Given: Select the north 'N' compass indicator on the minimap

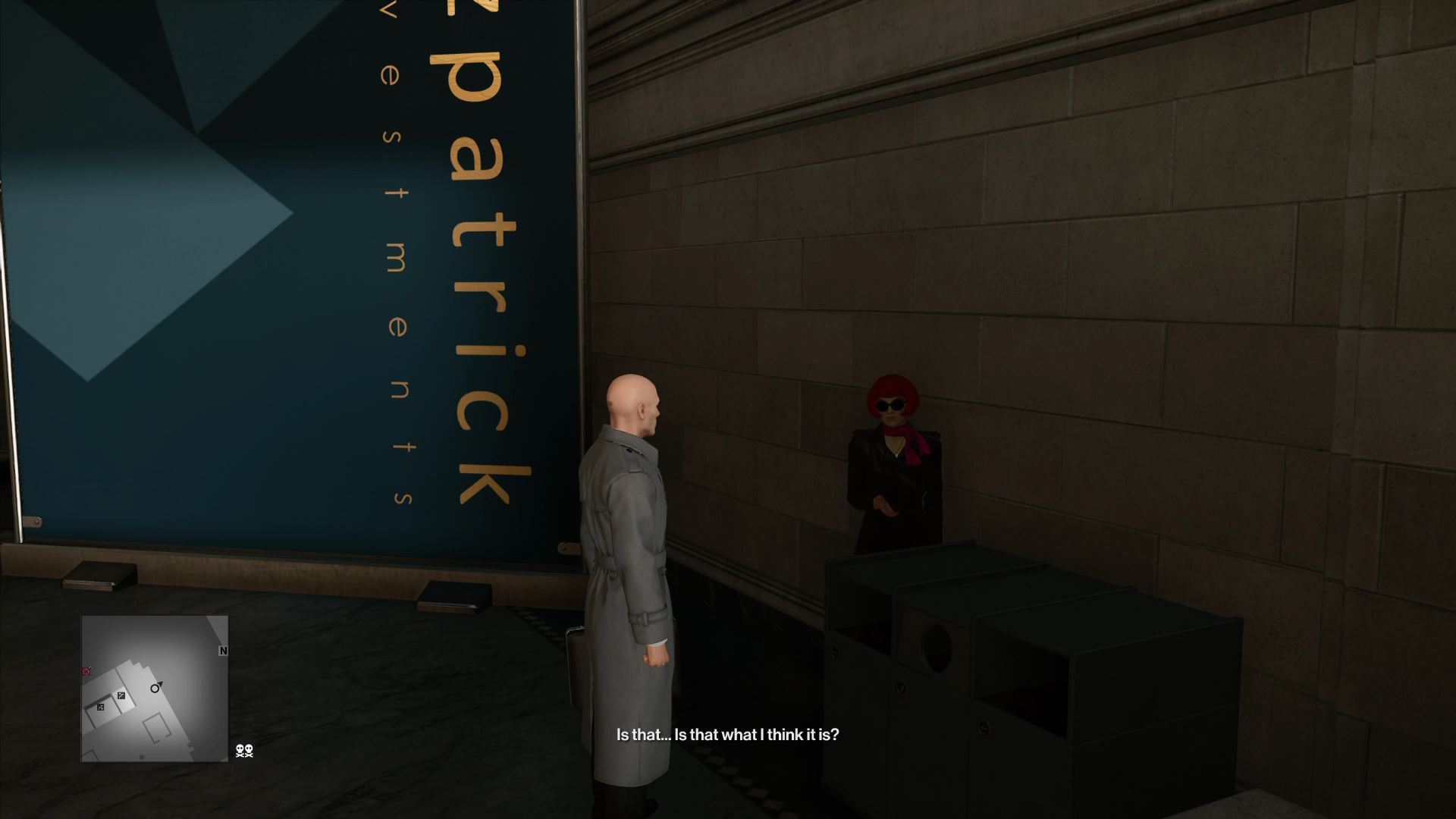Looking at the screenshot, I should pyautogui.click(x=223, y=651).
